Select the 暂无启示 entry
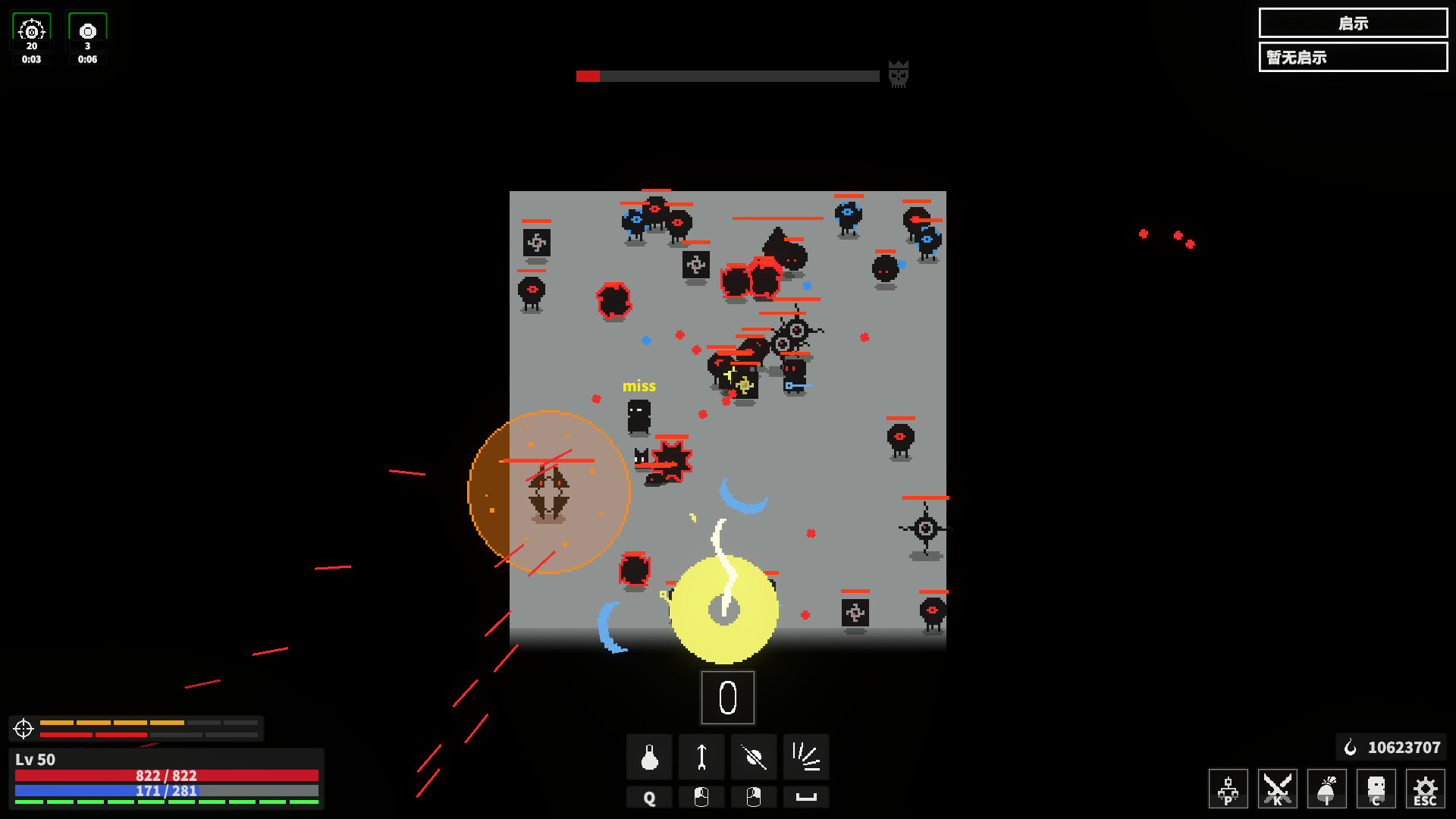 [1353, 57]
